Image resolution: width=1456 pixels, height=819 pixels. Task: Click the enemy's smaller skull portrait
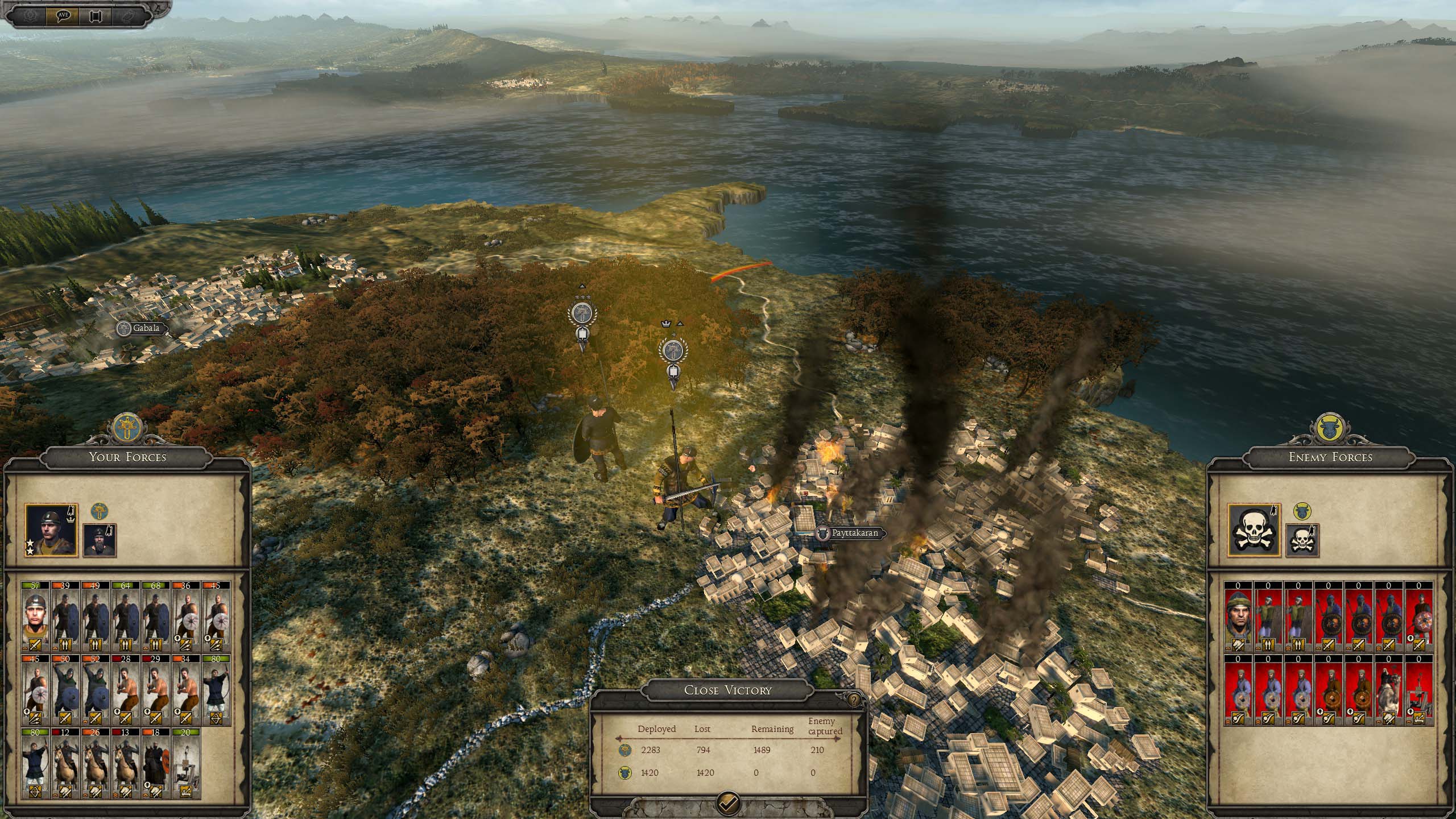[1302, 540]
